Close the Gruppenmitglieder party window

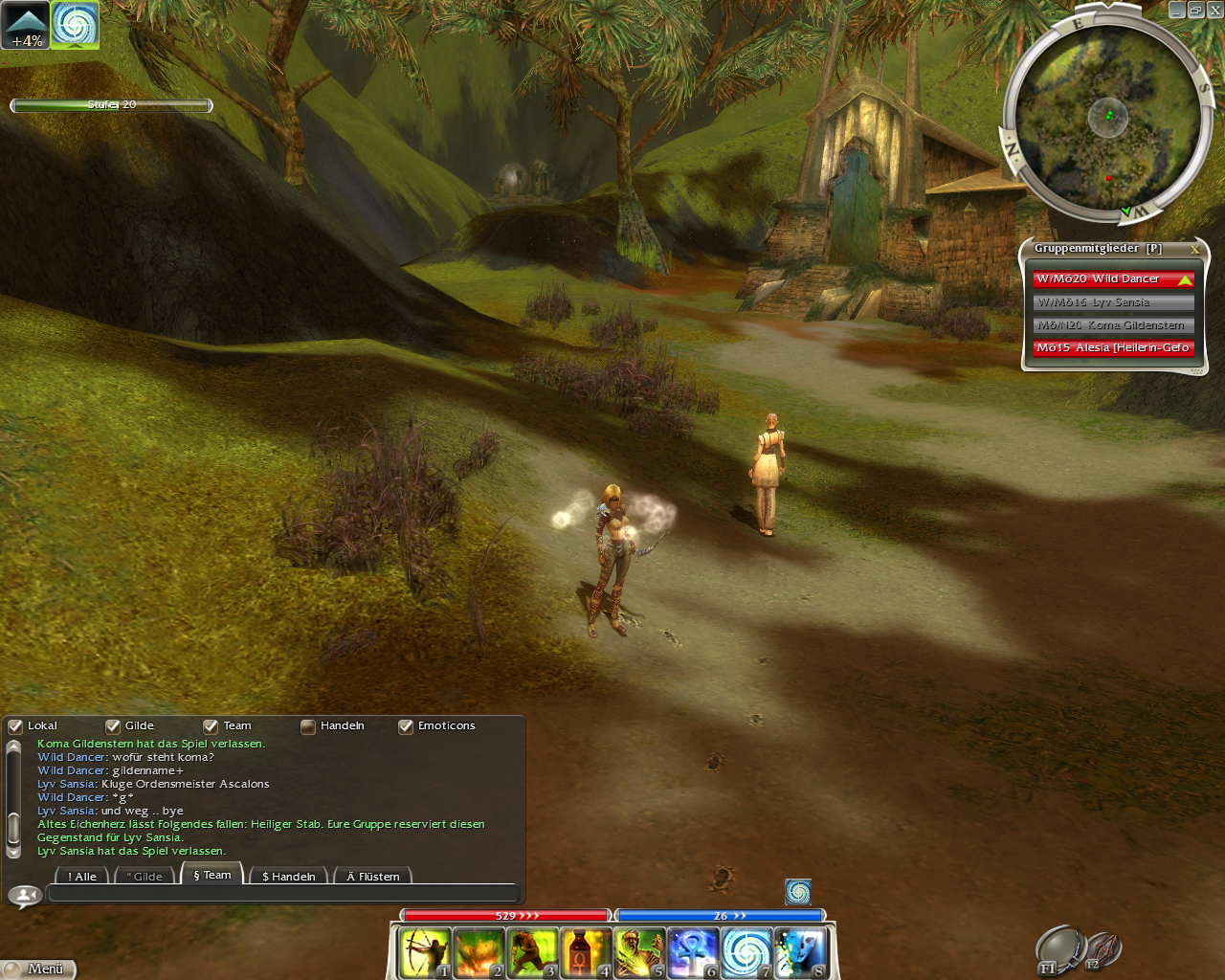[x=1194, y=249]
